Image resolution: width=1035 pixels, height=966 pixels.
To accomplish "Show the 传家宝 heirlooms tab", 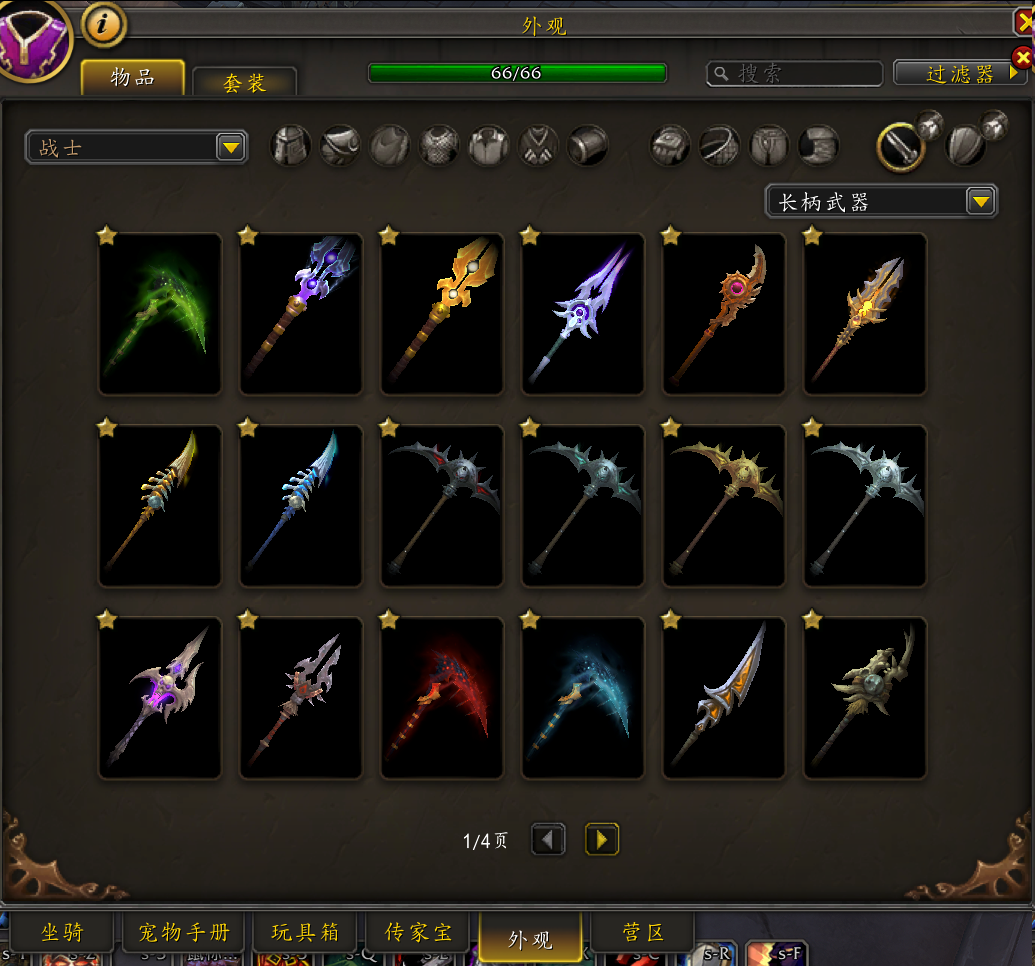I will tap(419, 934).
